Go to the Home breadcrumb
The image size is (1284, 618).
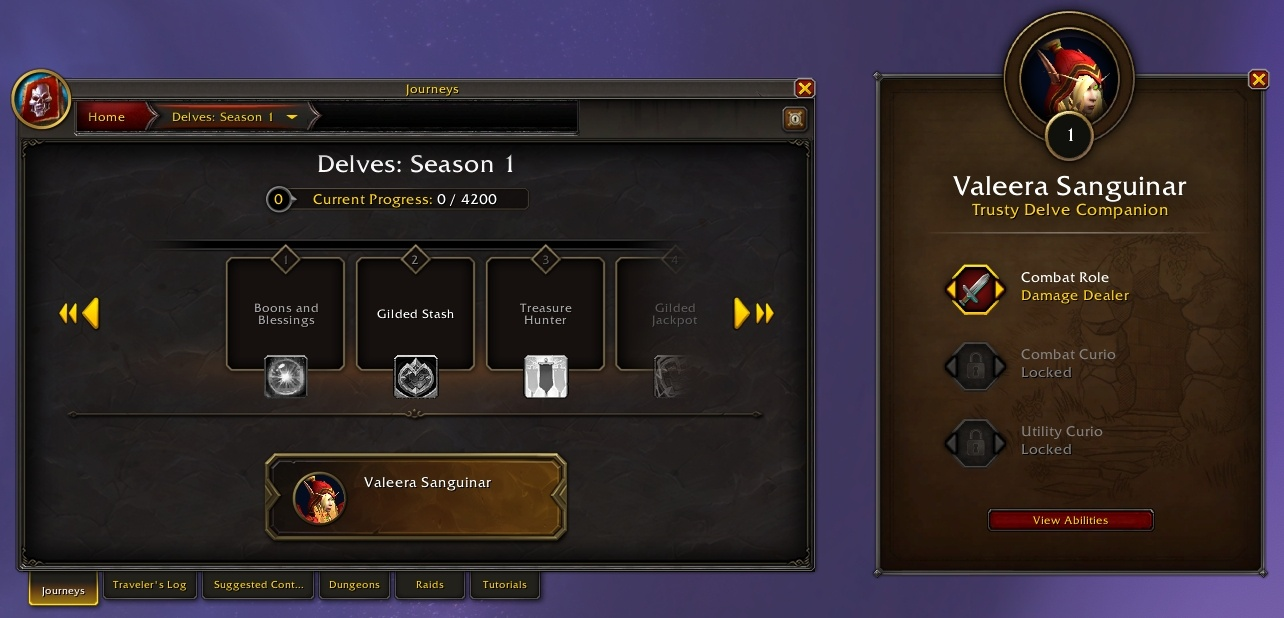coord(107,117)
